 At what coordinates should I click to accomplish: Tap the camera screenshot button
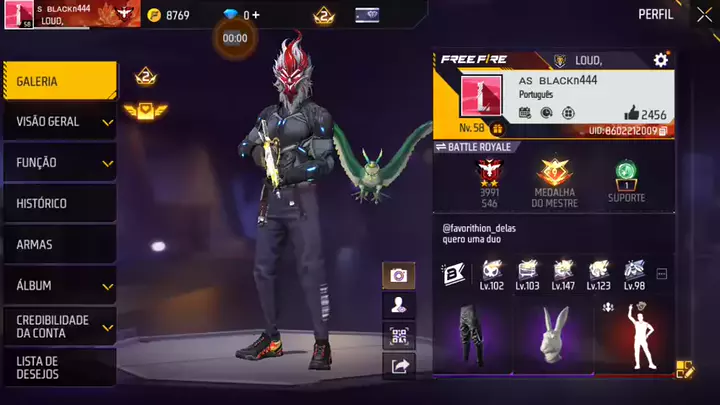(x=399, y=275)
